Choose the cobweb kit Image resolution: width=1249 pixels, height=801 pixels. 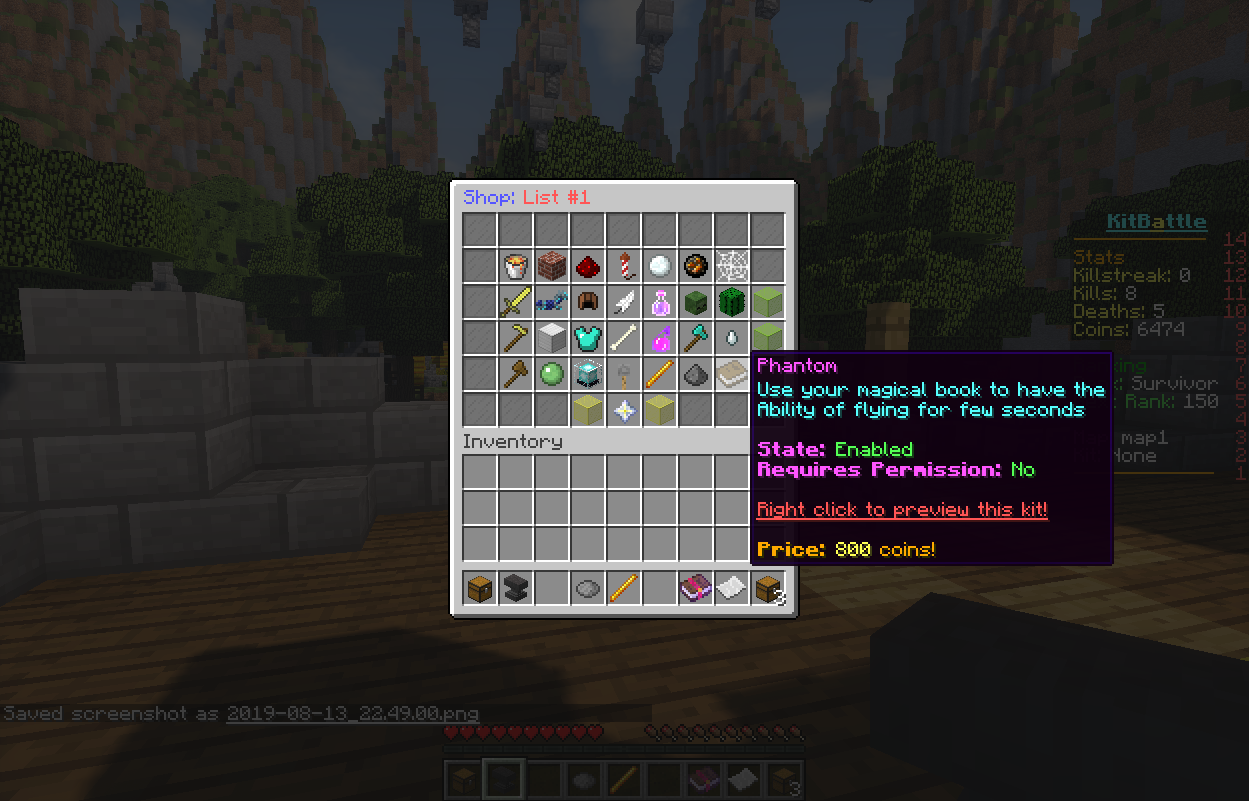click(x=732, y=266)
